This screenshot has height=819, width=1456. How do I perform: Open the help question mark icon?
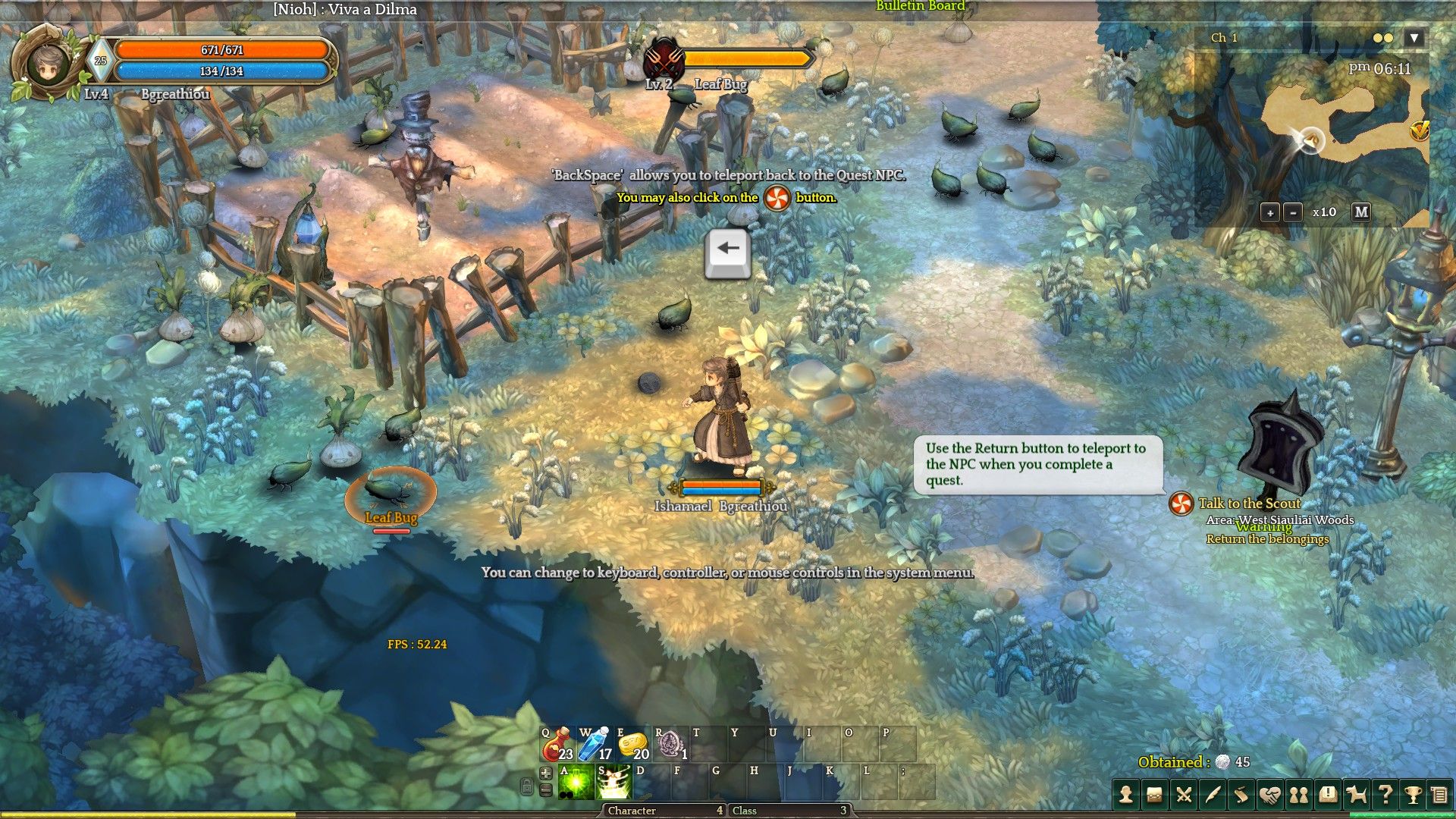click(1385, 794)
